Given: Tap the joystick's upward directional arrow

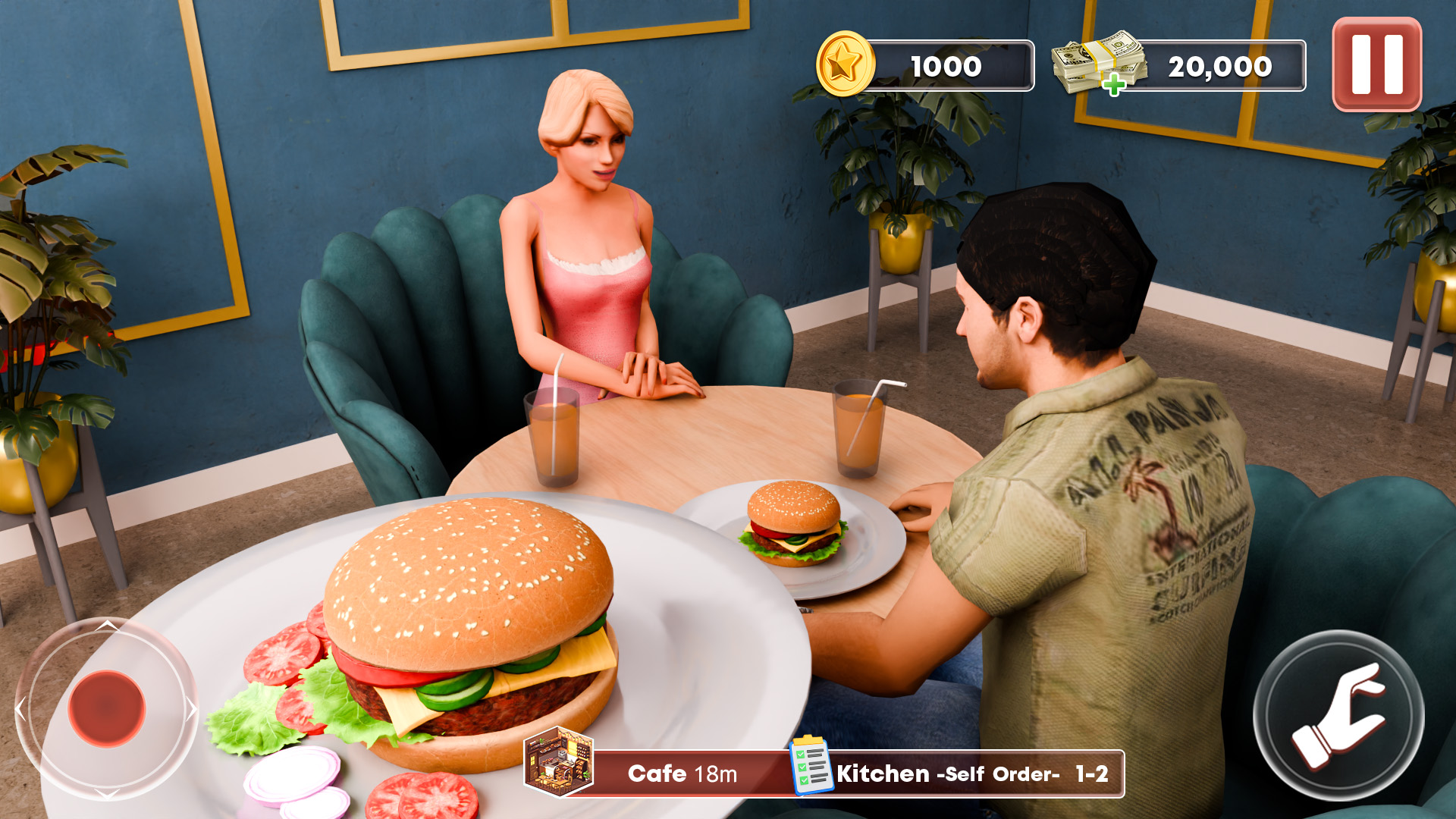Looking at the screenshot, I should pyautogui.click(x=108, y=625).
